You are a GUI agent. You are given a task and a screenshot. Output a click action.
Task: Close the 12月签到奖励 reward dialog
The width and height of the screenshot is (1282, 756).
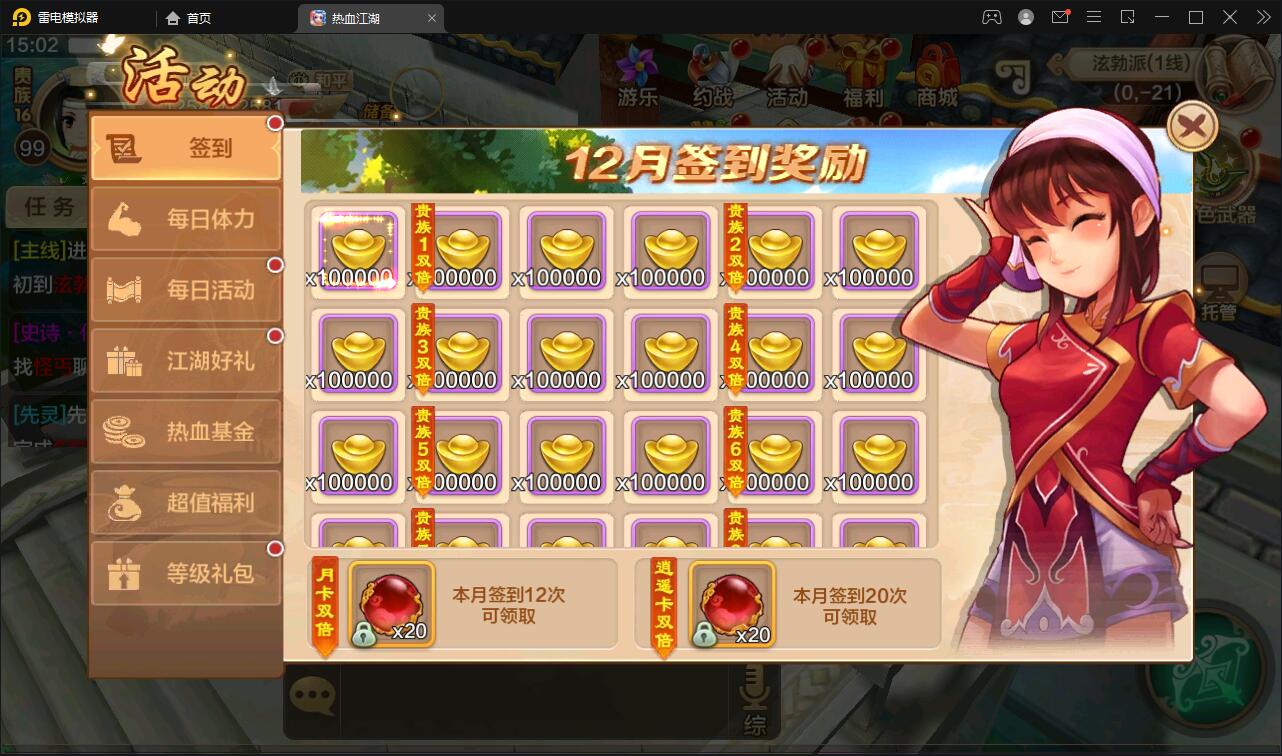(1190, 126)
